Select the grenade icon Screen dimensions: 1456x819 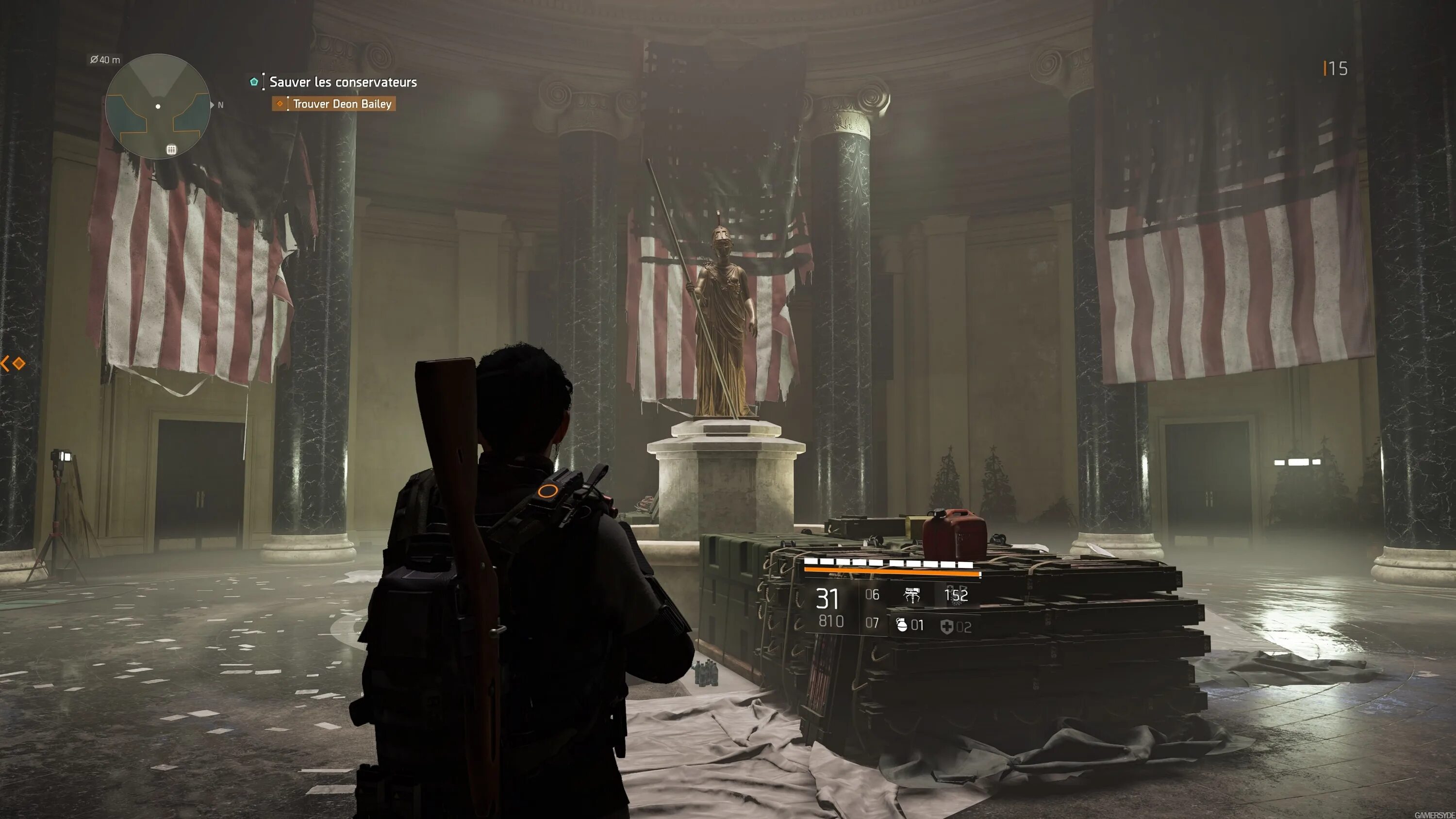pyautogui.click(x=902, y=625)
